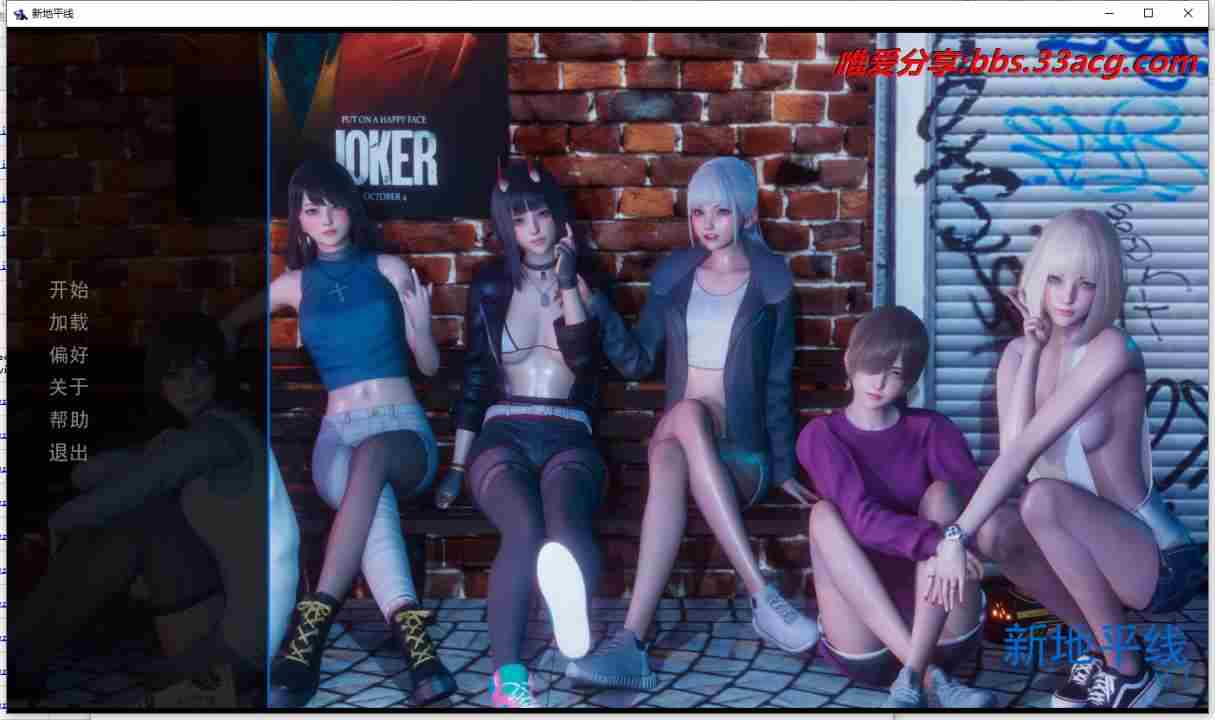Viewport: 1215px width, 720px height.
Task: Choose 退出 to quit the game
Action: (69, 453)
